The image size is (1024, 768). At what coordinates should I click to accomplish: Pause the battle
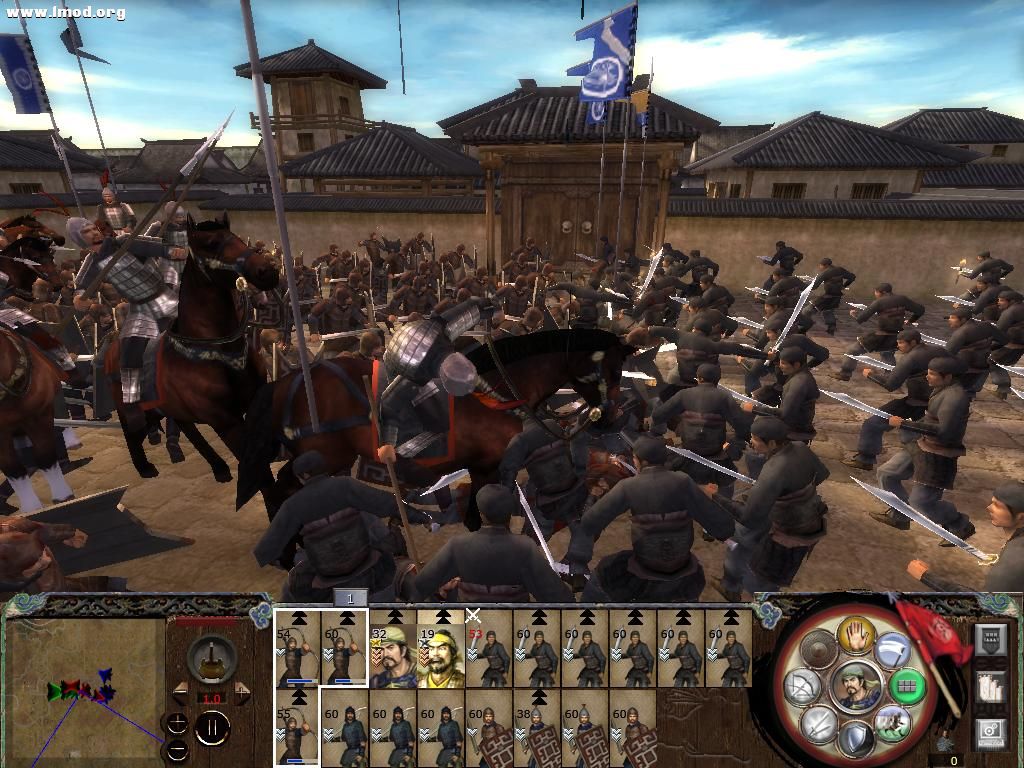212,729
